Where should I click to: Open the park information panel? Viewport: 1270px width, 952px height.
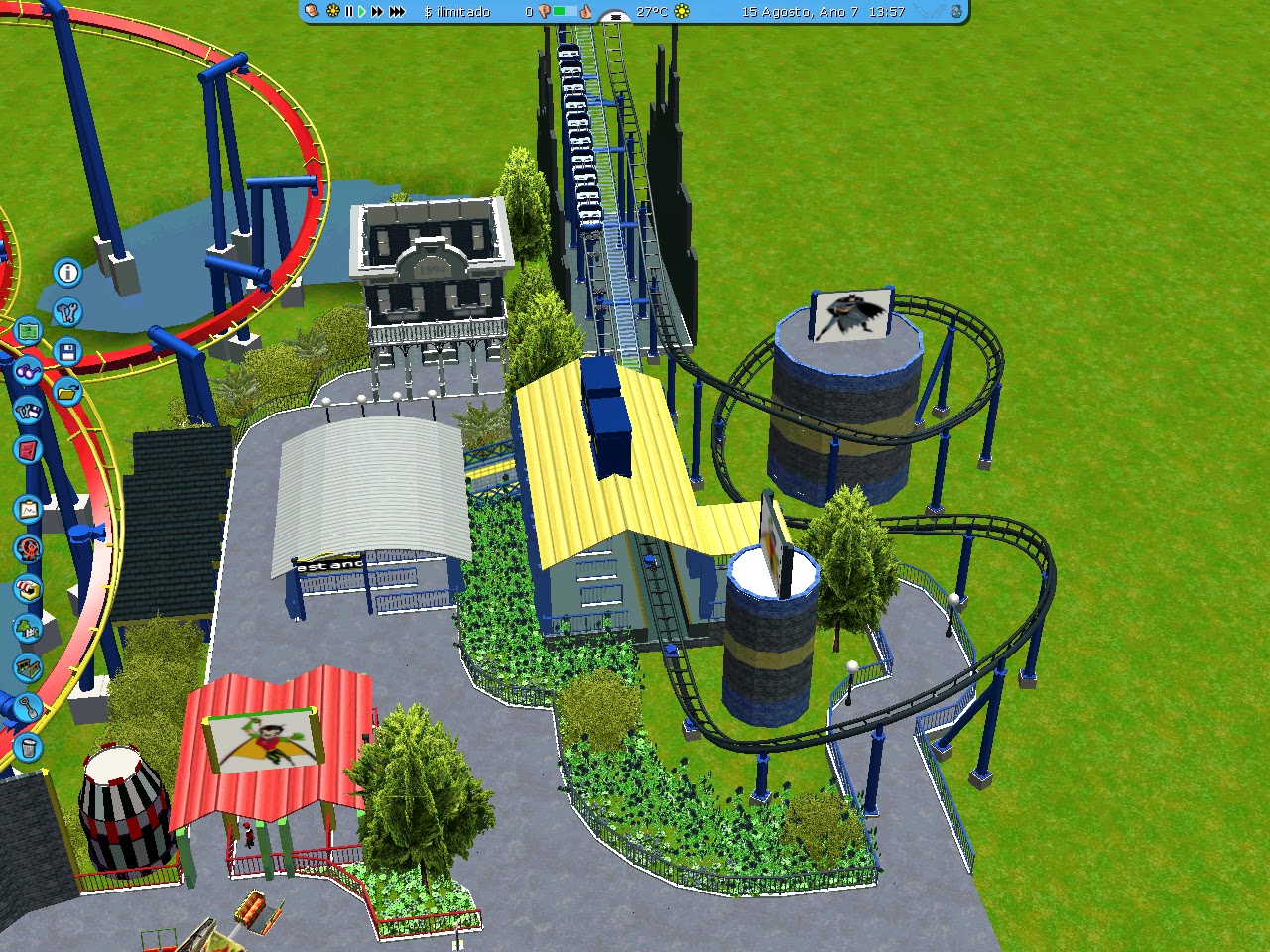click(x=65, y=271)
